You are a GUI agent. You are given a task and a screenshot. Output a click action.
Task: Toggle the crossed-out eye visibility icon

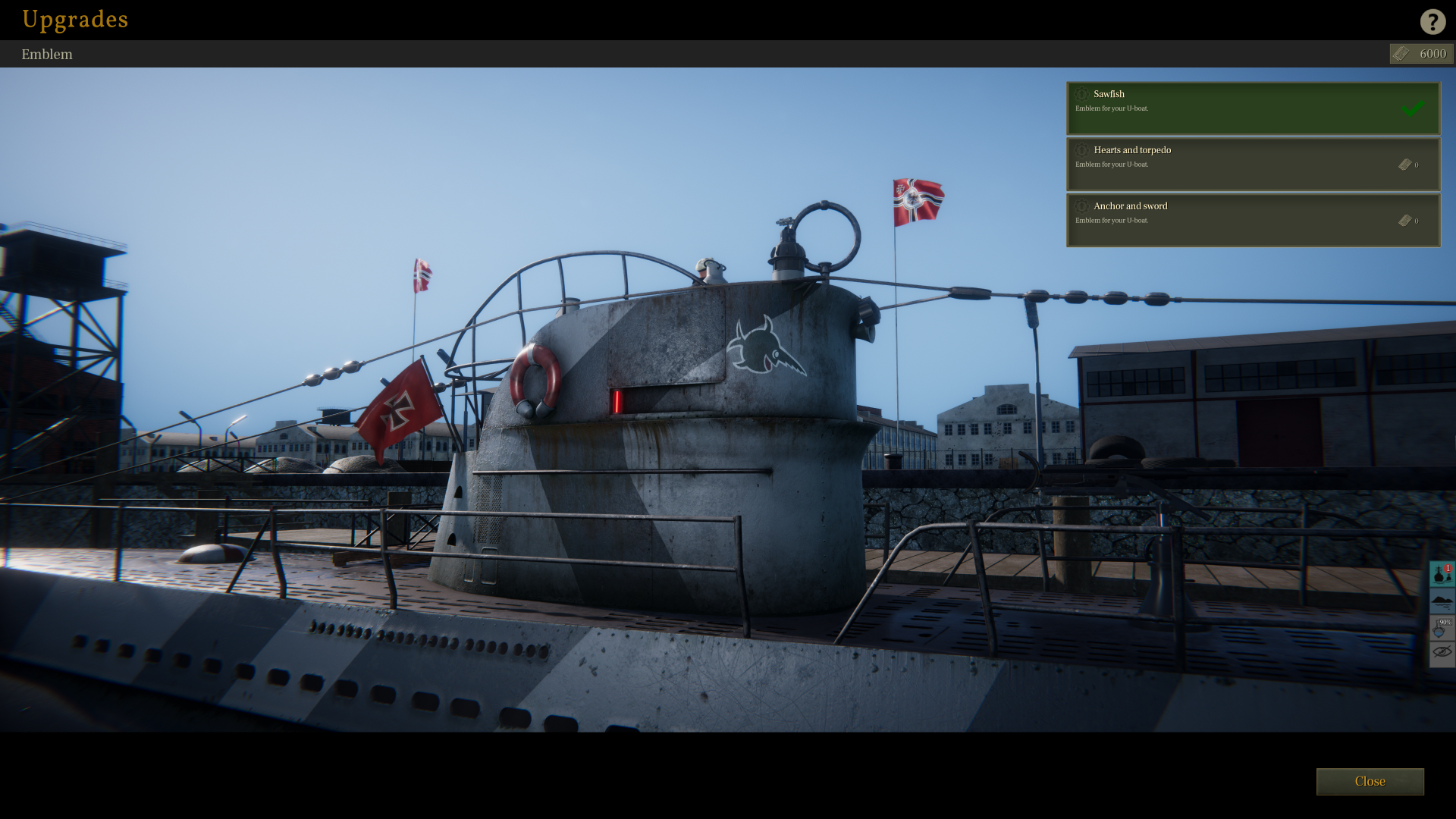[x=1442, y=653]
